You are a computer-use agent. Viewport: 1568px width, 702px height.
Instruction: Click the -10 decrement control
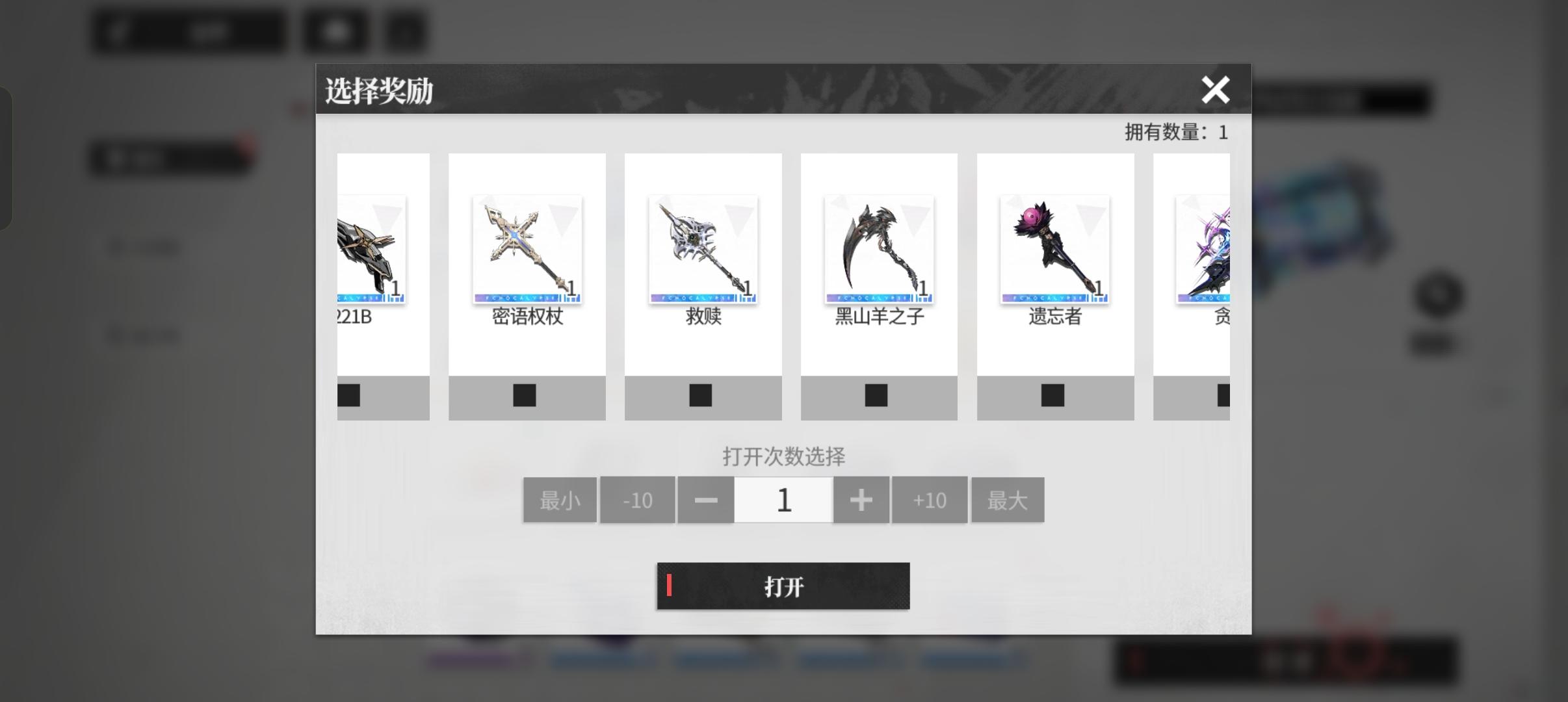tap(637, 499)
